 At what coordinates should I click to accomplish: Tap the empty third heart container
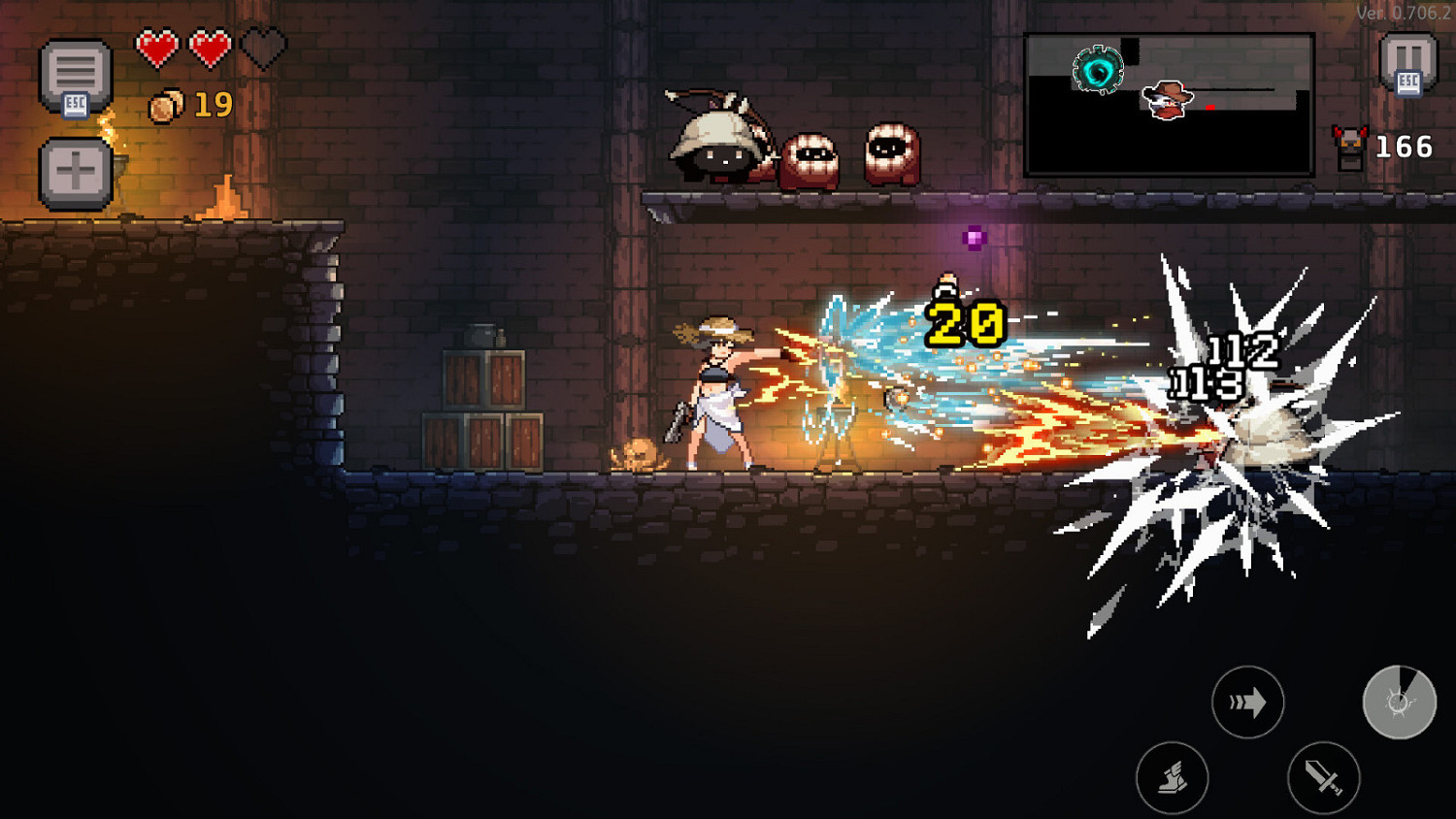coord(264,46)
